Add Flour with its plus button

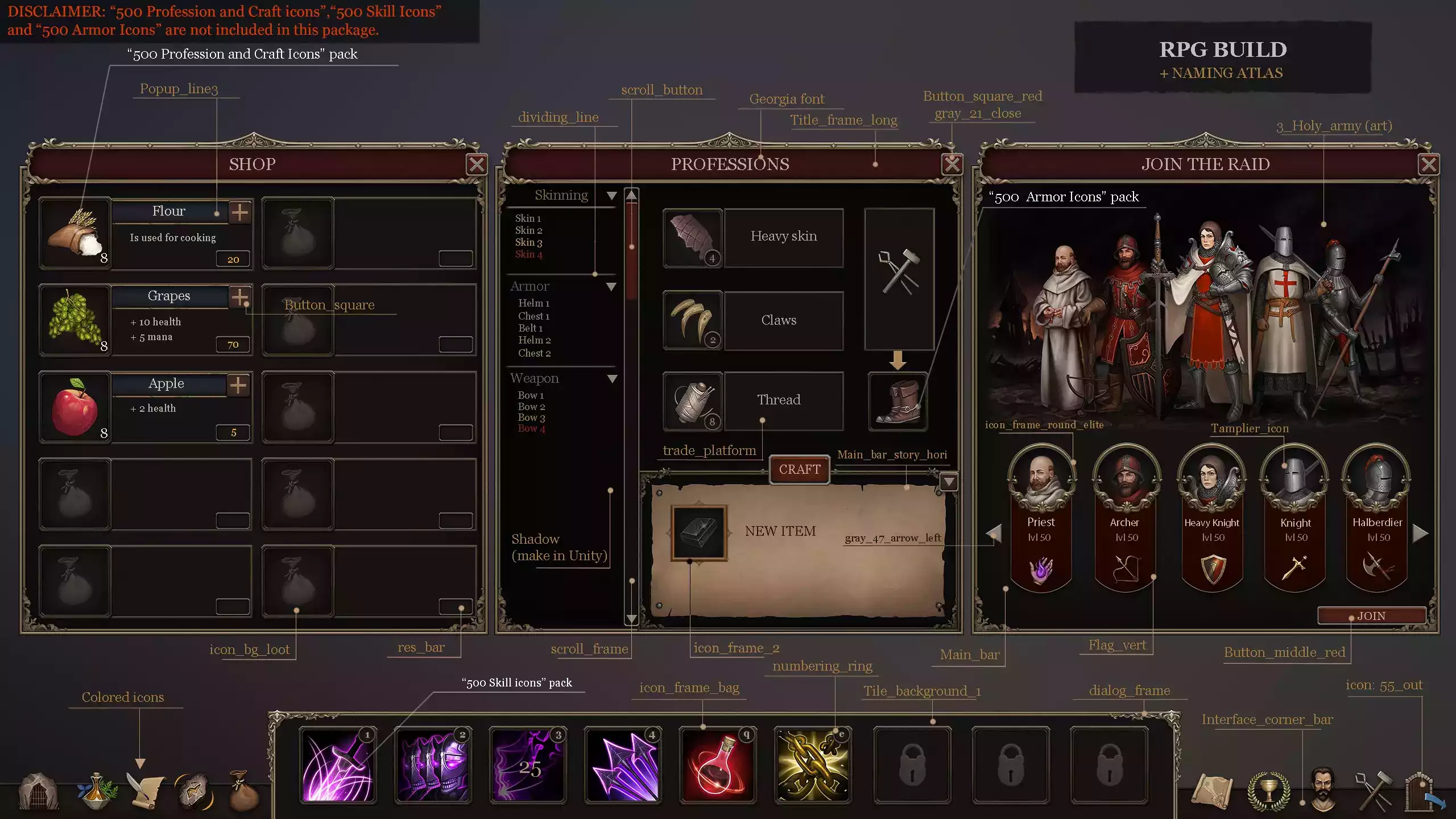click(x=240, y=212)
